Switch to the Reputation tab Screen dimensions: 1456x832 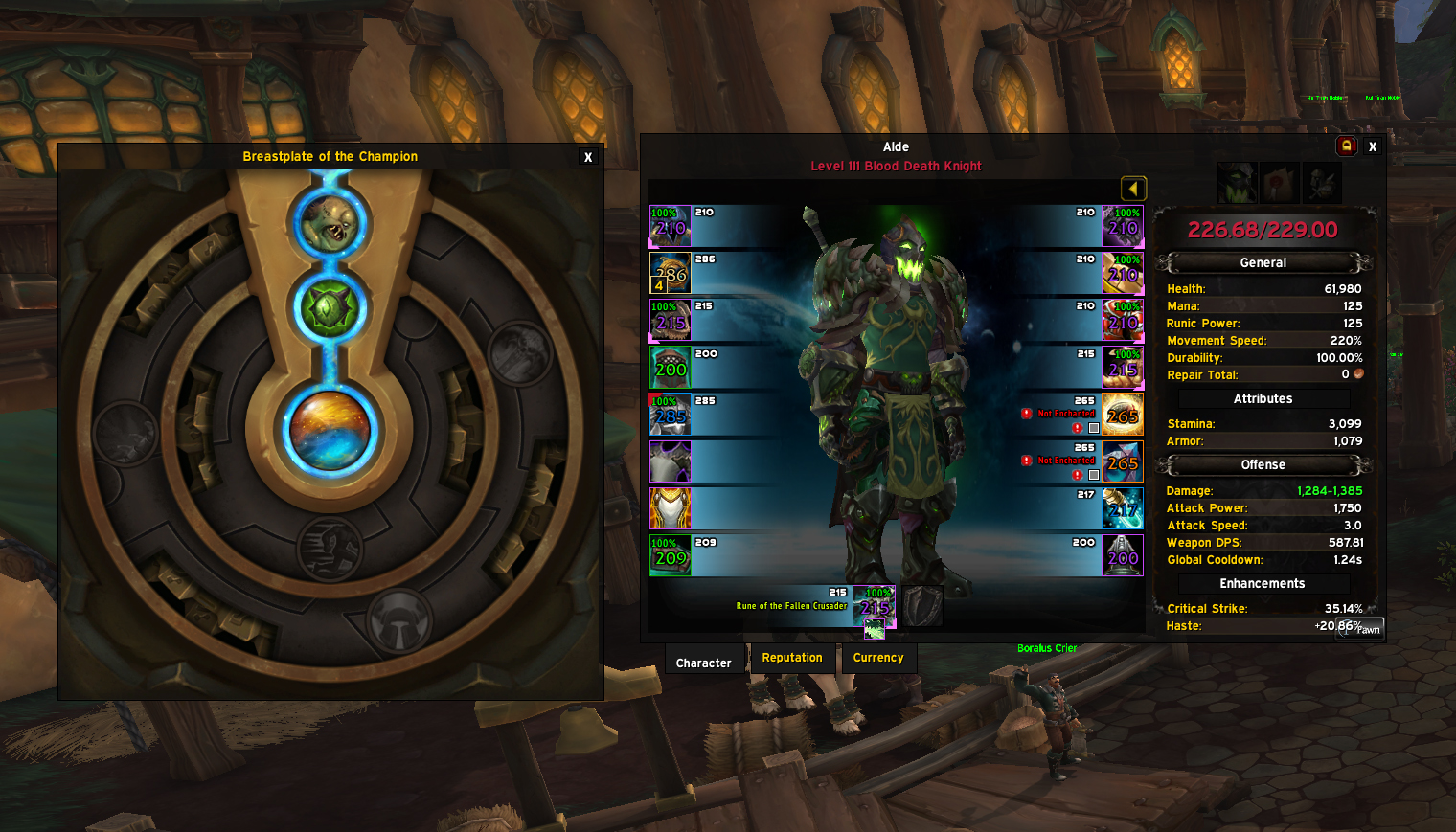792,658
